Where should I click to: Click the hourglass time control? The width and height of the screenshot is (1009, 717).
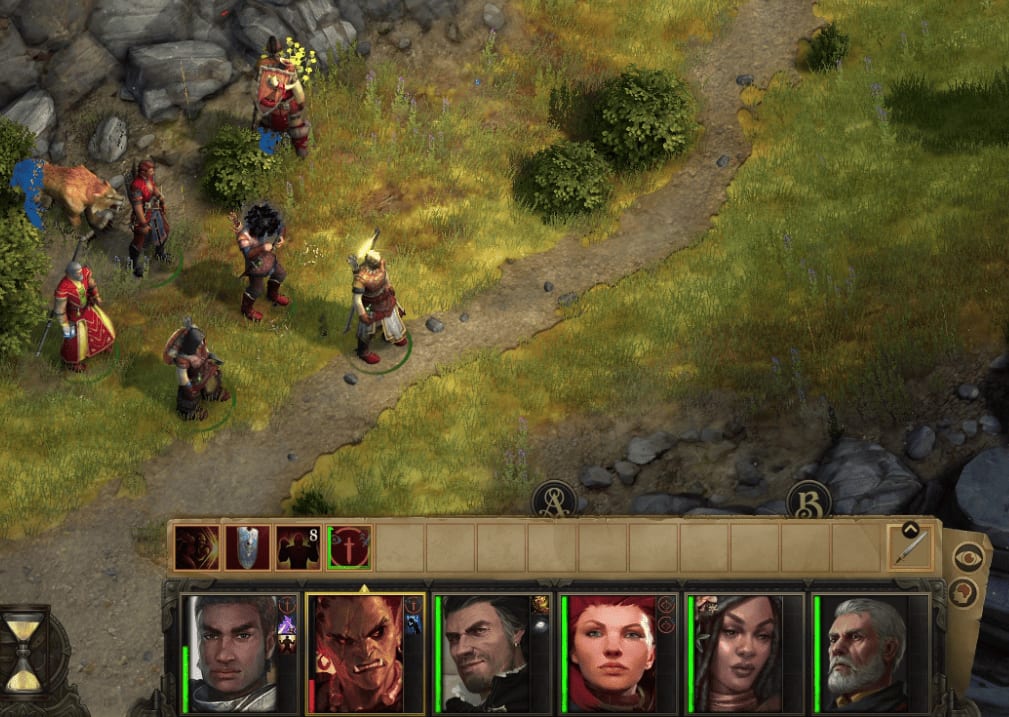(24, 651)
